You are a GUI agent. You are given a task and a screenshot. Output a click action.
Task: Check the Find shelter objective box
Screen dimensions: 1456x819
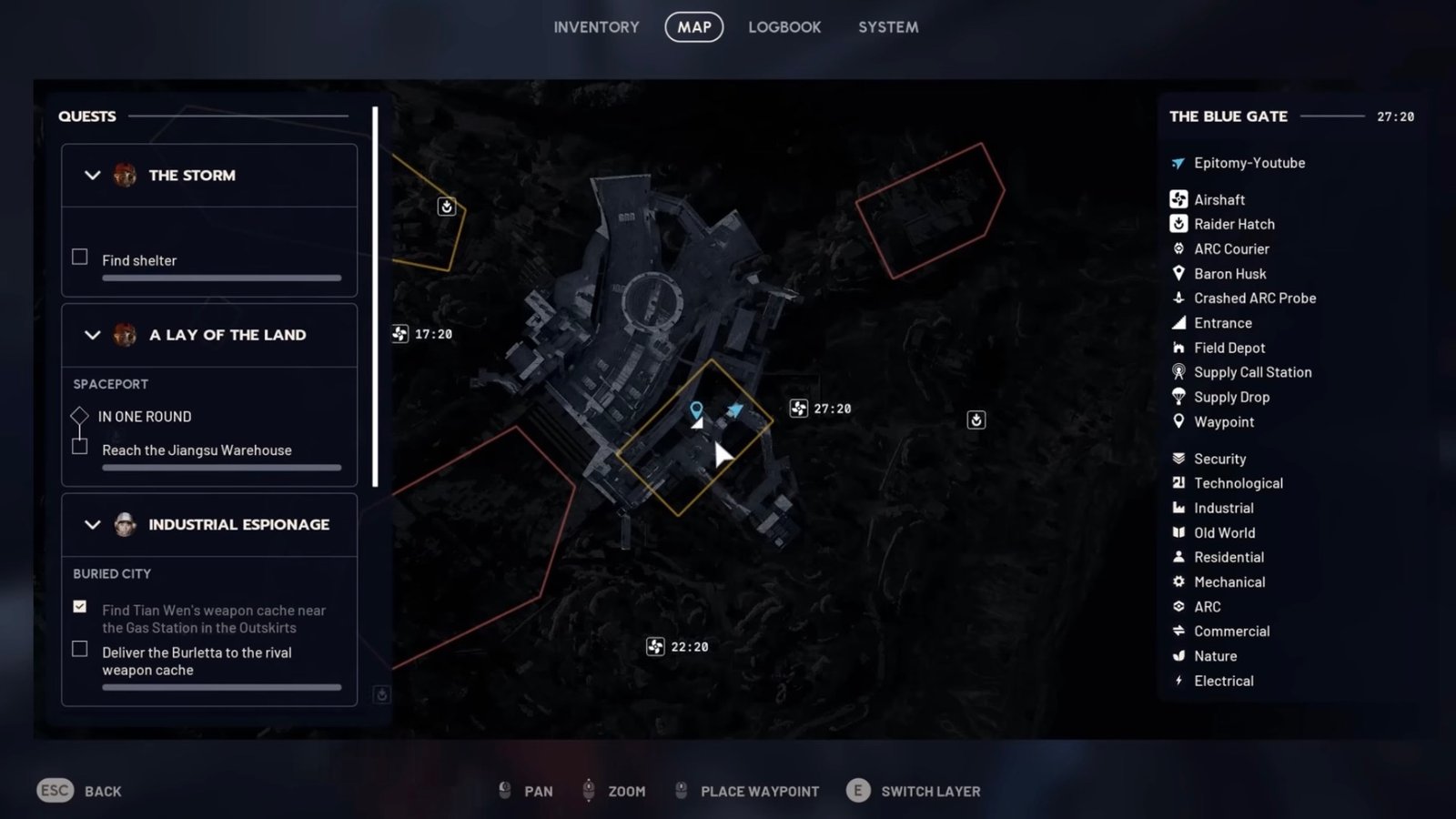pyautogui.click(x=79, y=257)
